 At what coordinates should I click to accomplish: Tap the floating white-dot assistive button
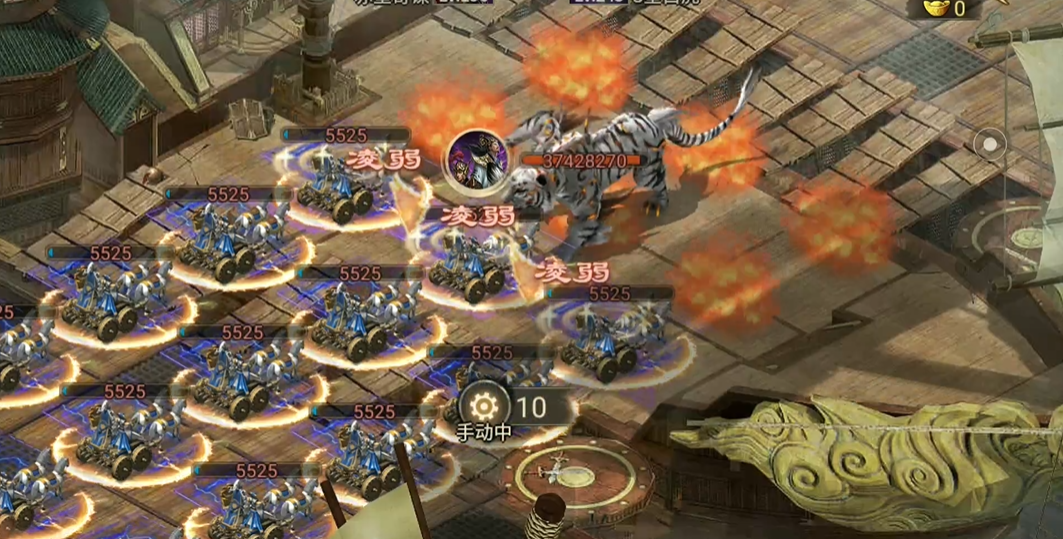tap(990, 144)
